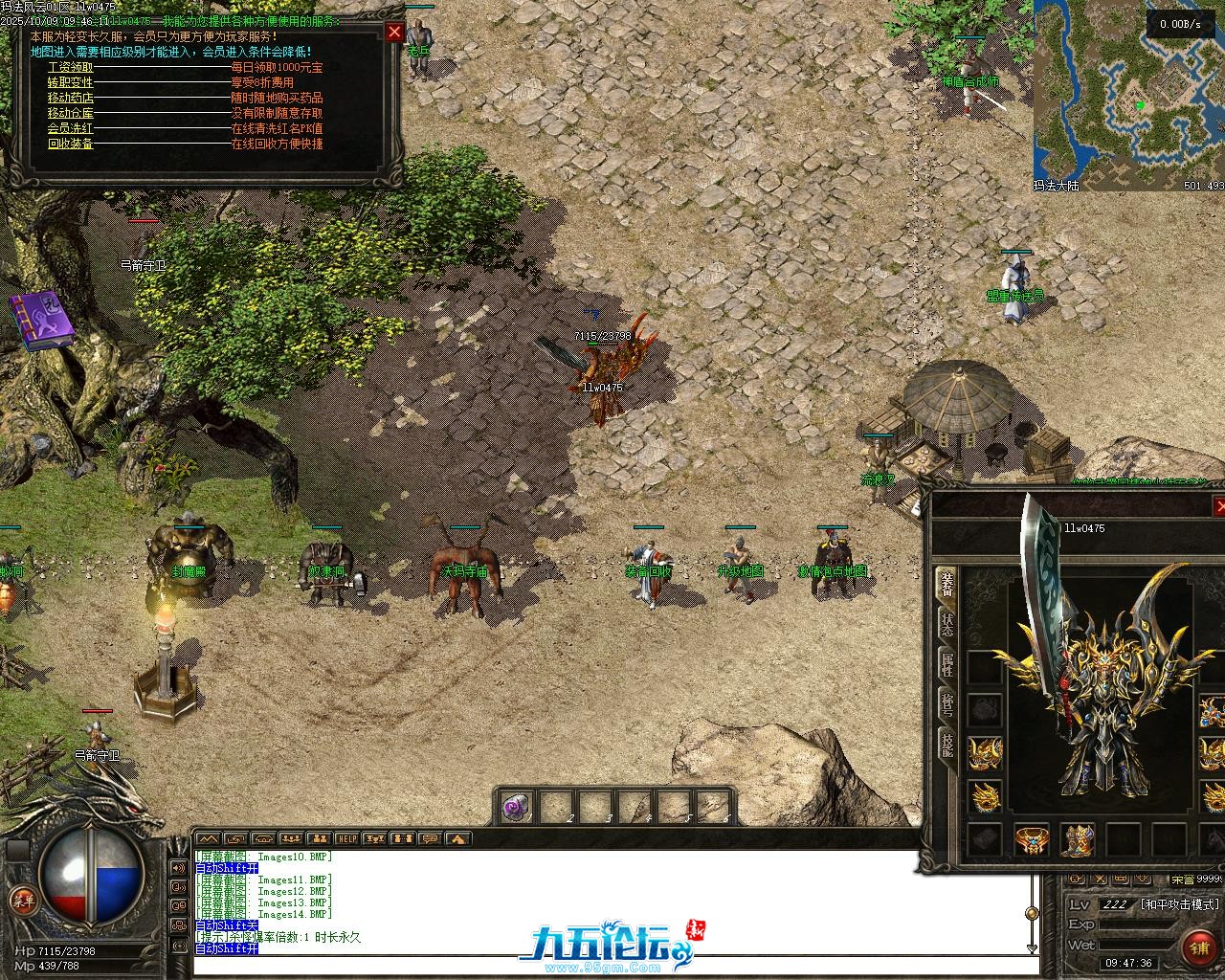Choose the 转职变性 class change option
Viewport: 1225px width, 980px height.
pyautogui.click(x=71, y=83)
